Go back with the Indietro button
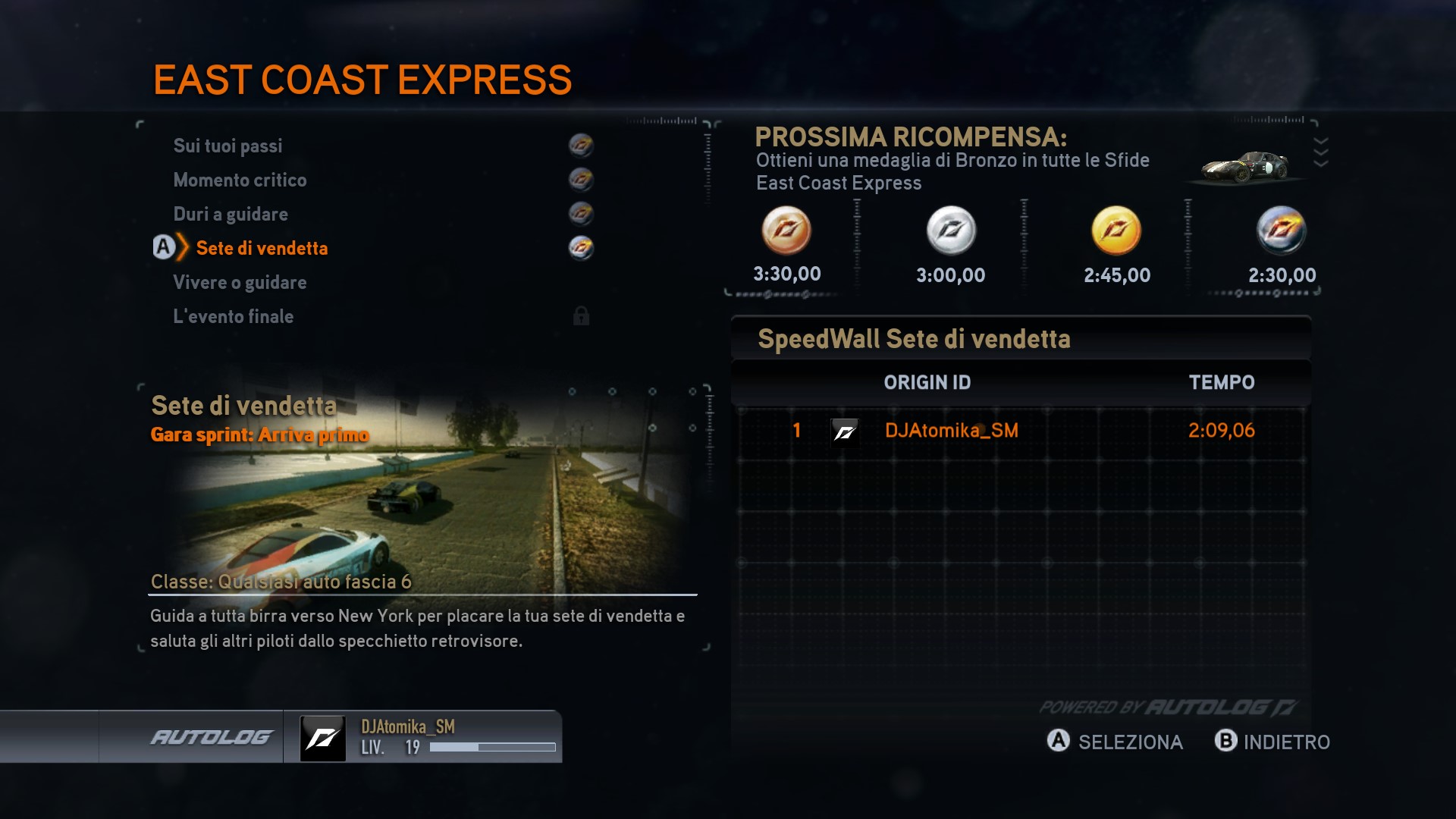 (x=1272, y=742)
